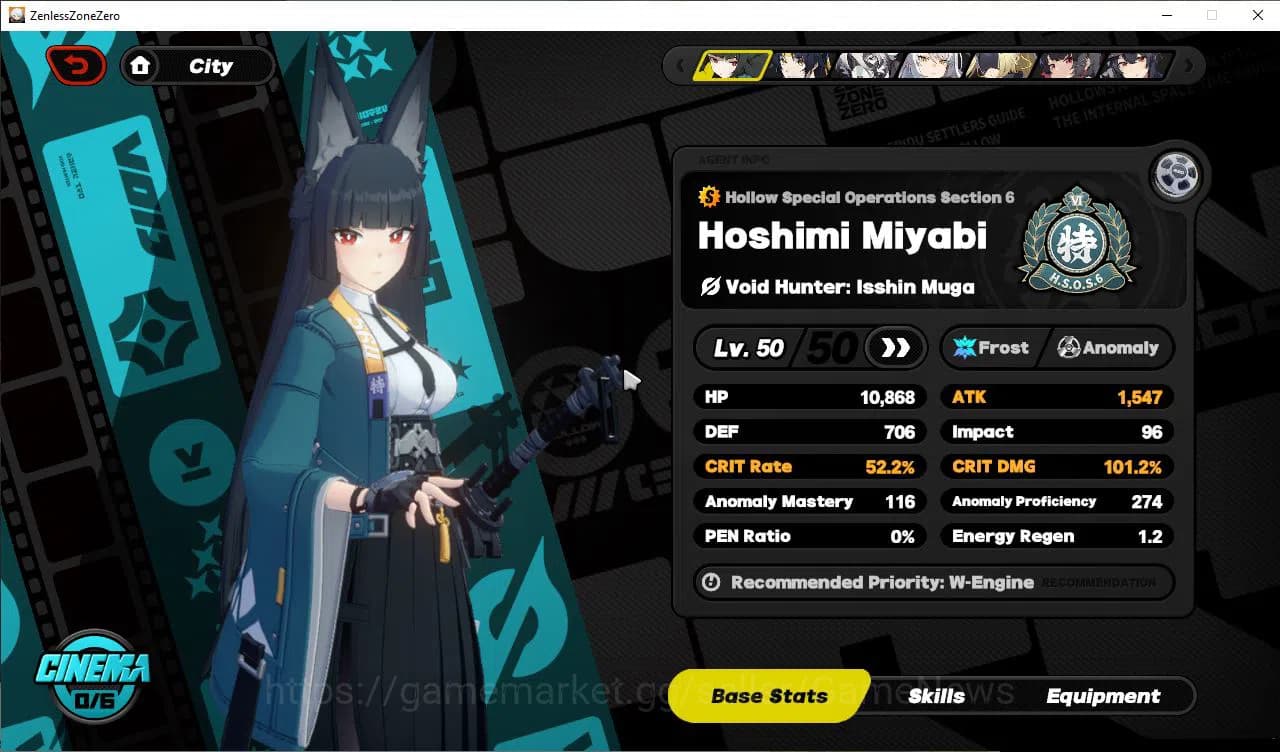Image resolution: width=1280 pixels, height=752 pixels.
Task: Click the Energy Regen clock-style priority icon
Action: (x=711, y=583)
